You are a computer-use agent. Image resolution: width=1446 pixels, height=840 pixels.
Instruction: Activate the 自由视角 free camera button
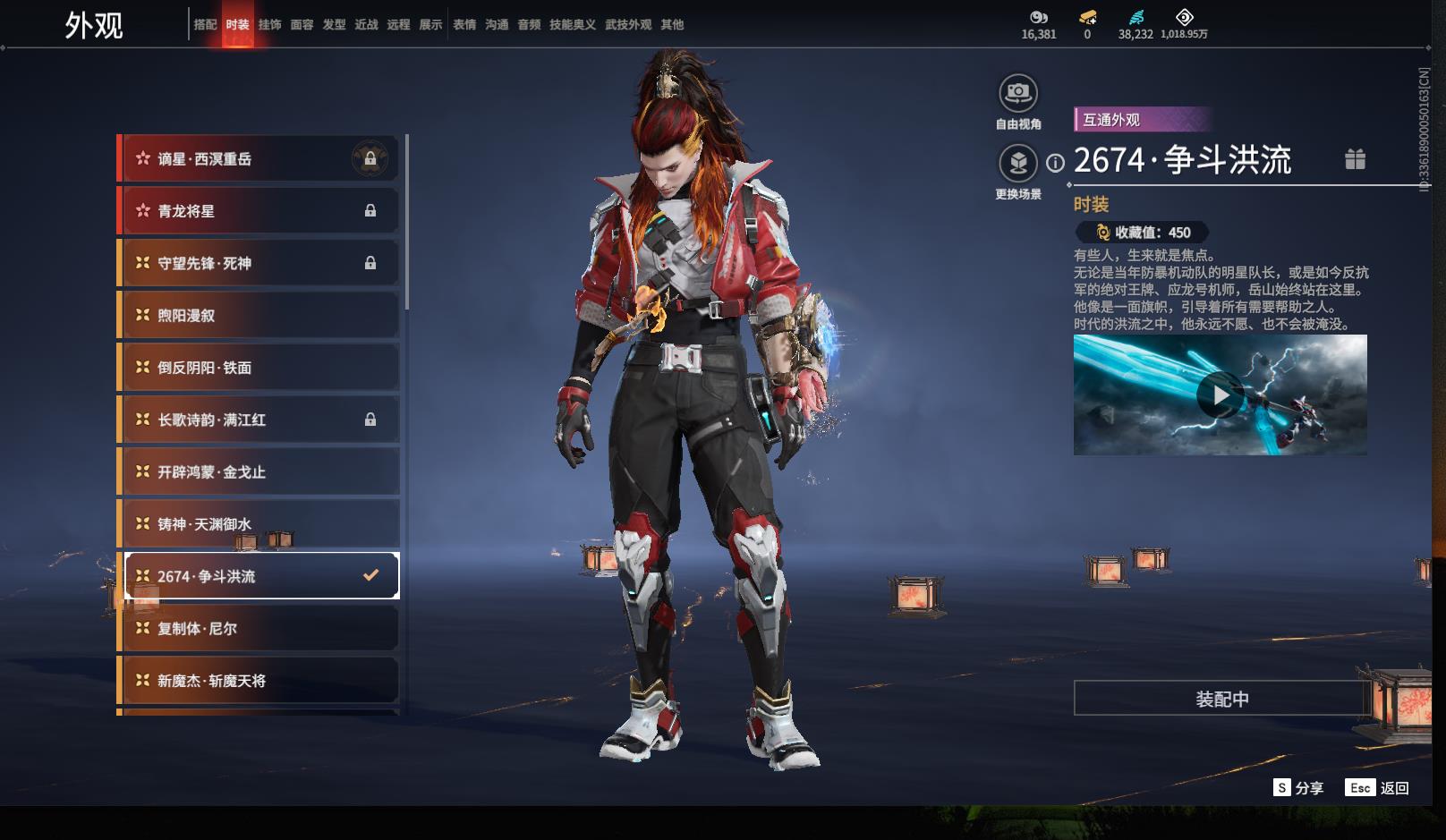point(1018,93)
